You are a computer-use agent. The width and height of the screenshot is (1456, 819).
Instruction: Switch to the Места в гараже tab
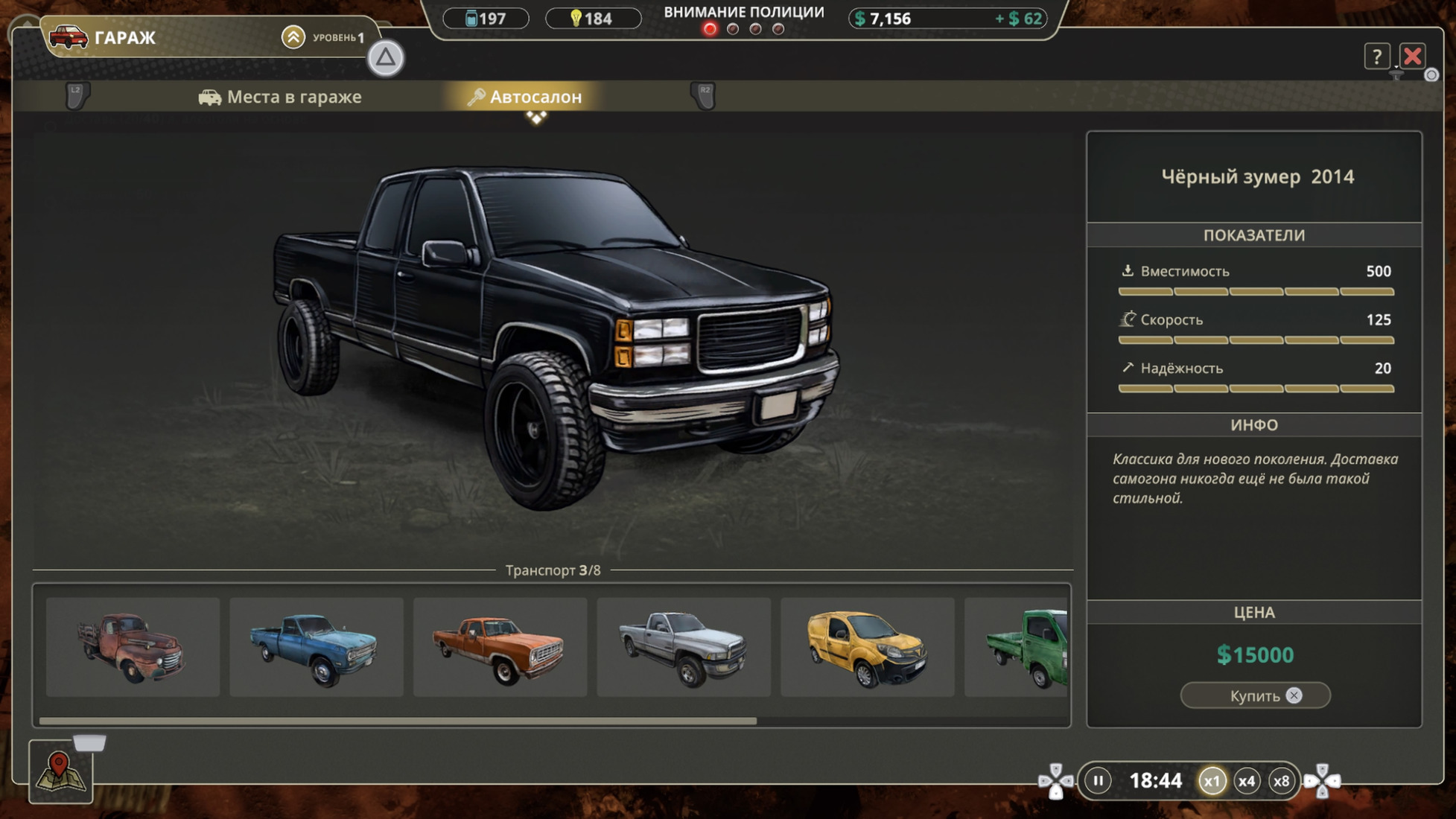(281, 97)
